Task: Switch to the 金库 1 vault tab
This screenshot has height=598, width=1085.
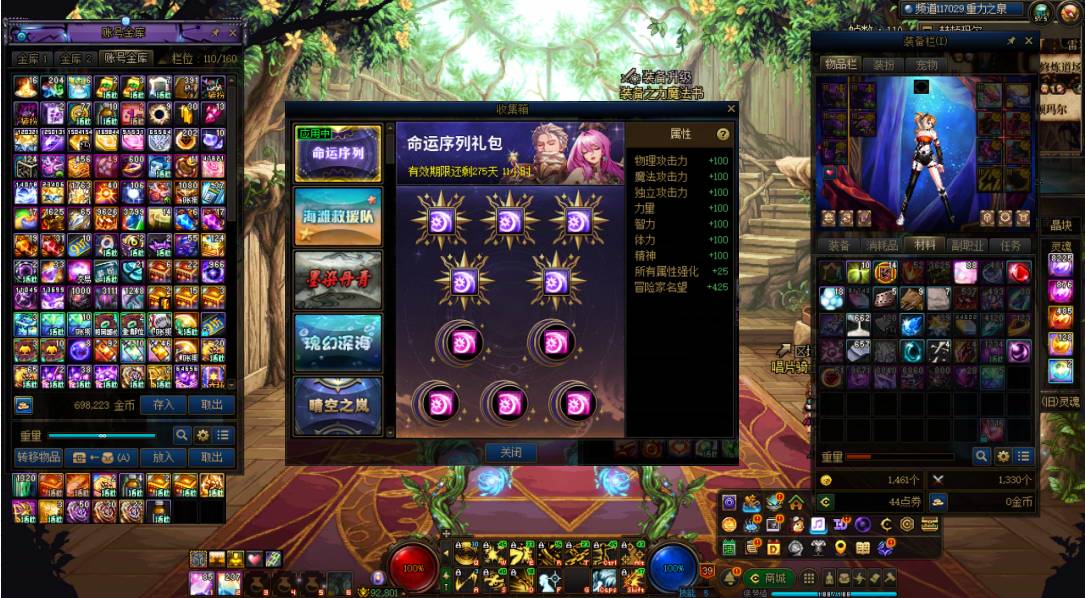Action: pos(31,59)
